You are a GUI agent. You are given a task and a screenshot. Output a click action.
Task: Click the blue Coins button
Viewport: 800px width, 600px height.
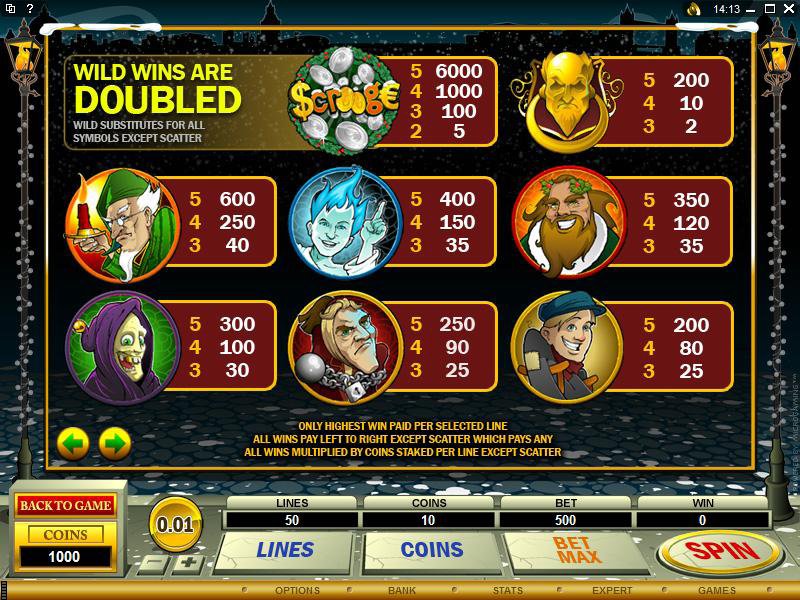point(431,549)
